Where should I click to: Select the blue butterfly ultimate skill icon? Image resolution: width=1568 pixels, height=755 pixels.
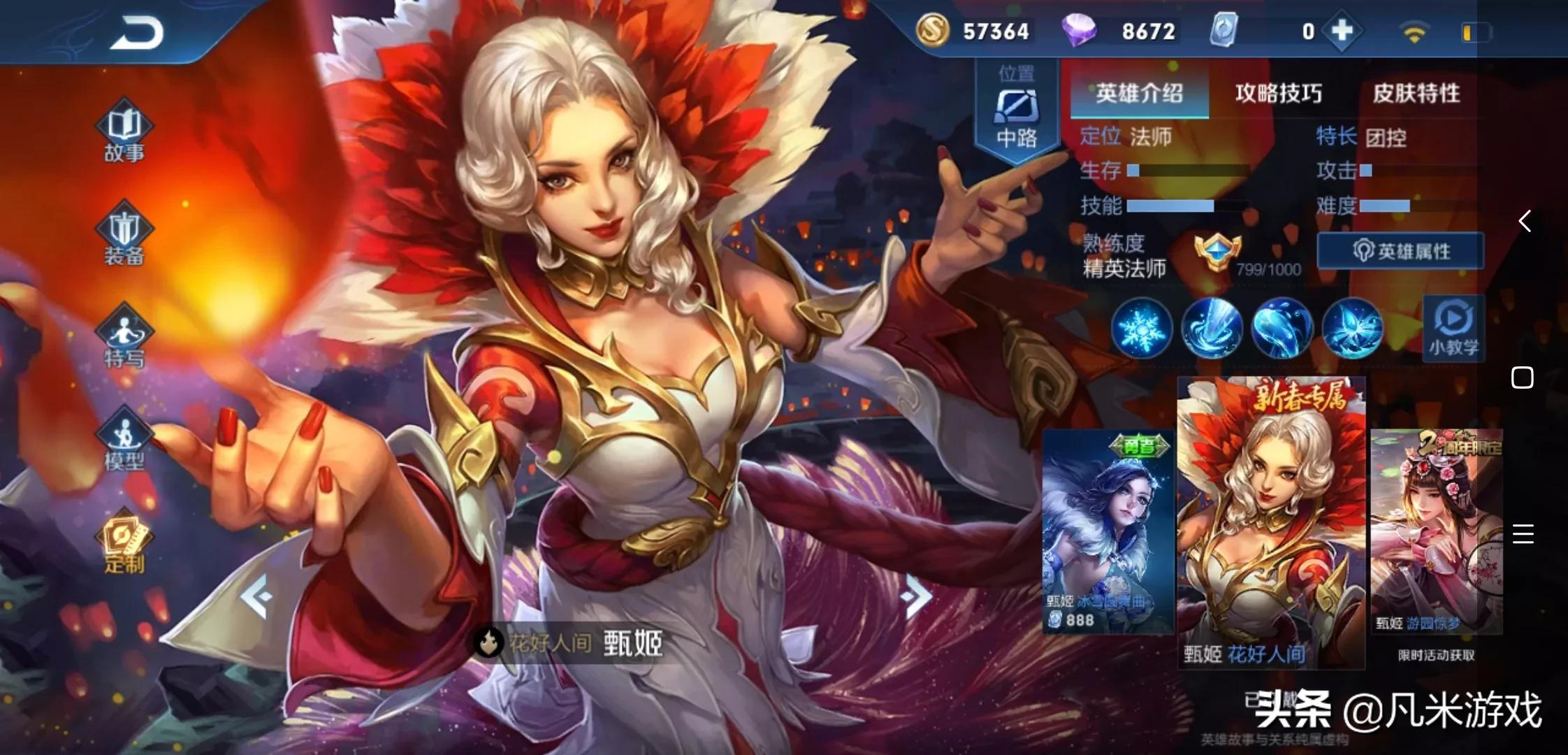1352,328
